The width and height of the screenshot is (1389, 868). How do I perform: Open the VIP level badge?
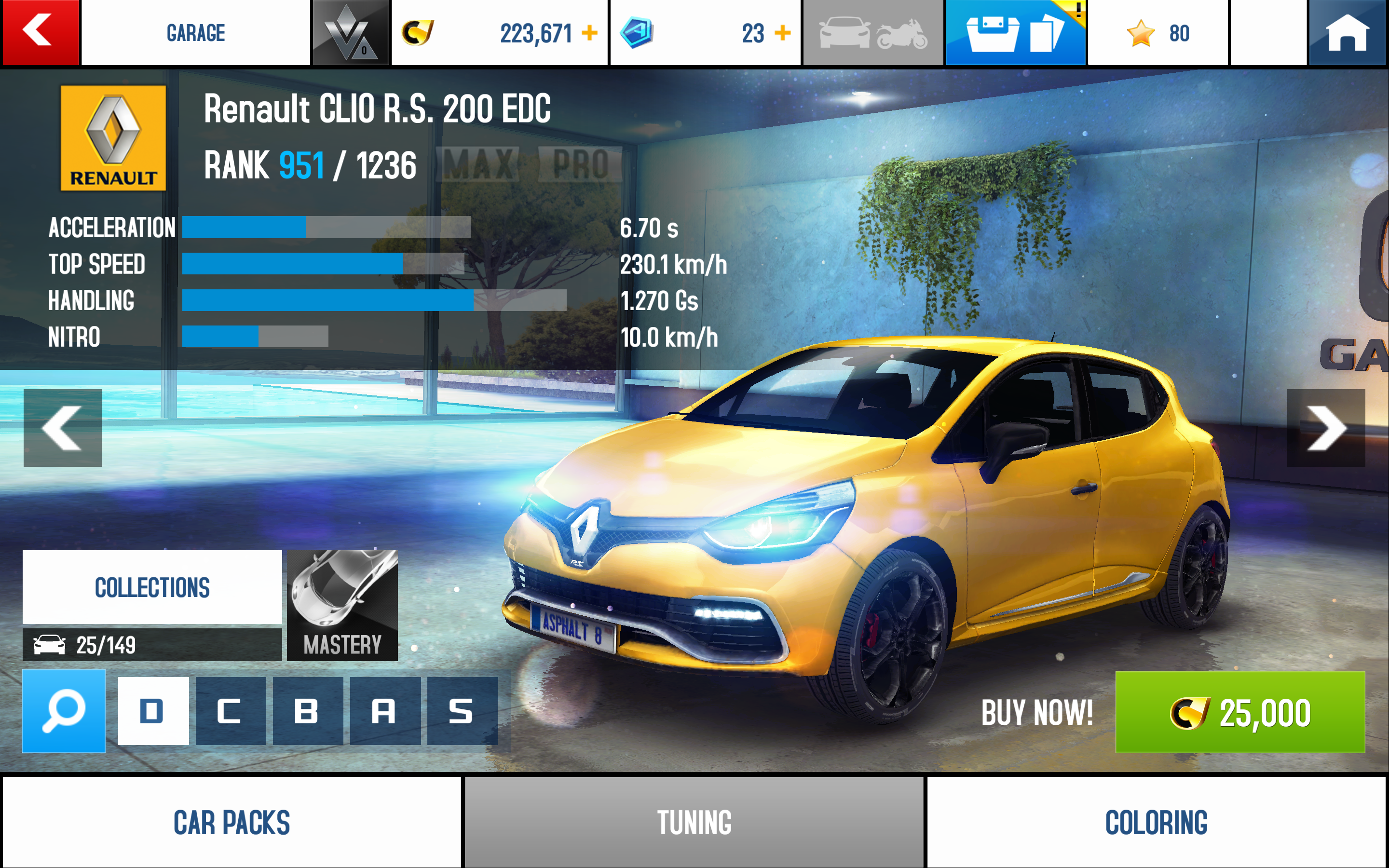click(350, 33)
